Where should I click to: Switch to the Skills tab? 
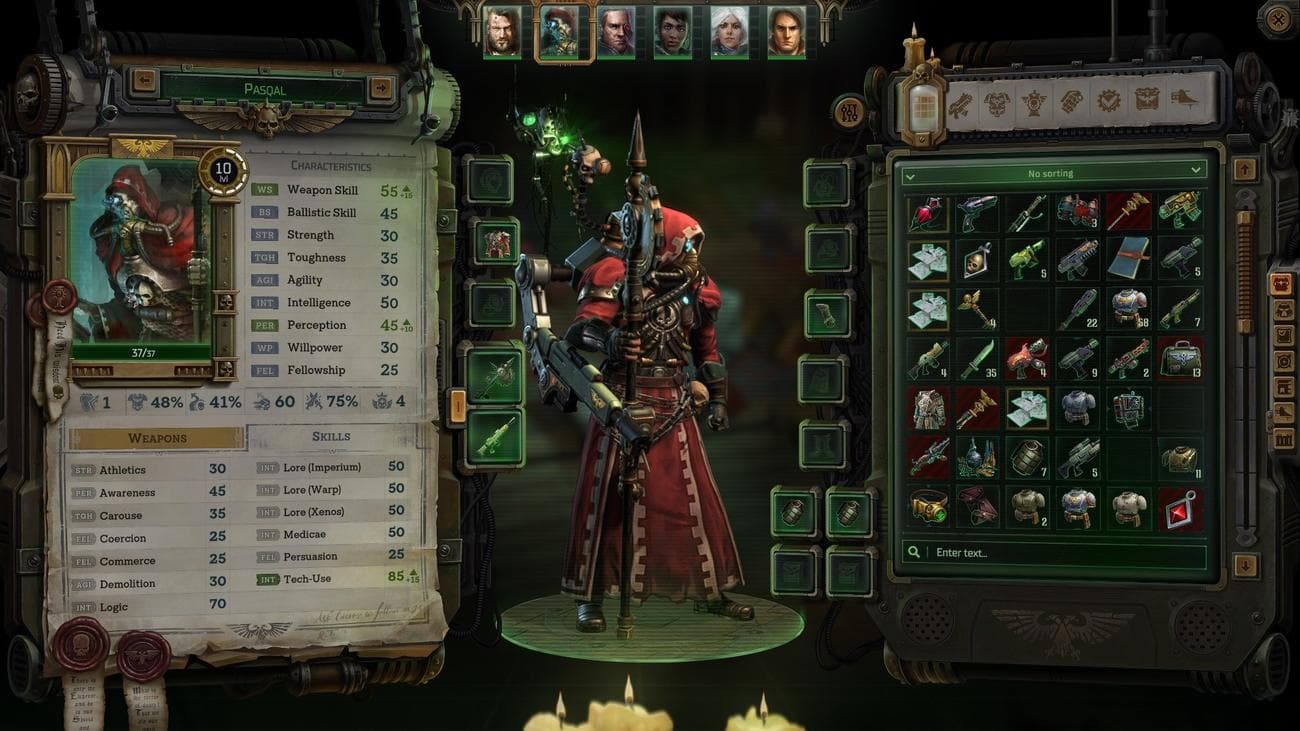pos(330,437)
